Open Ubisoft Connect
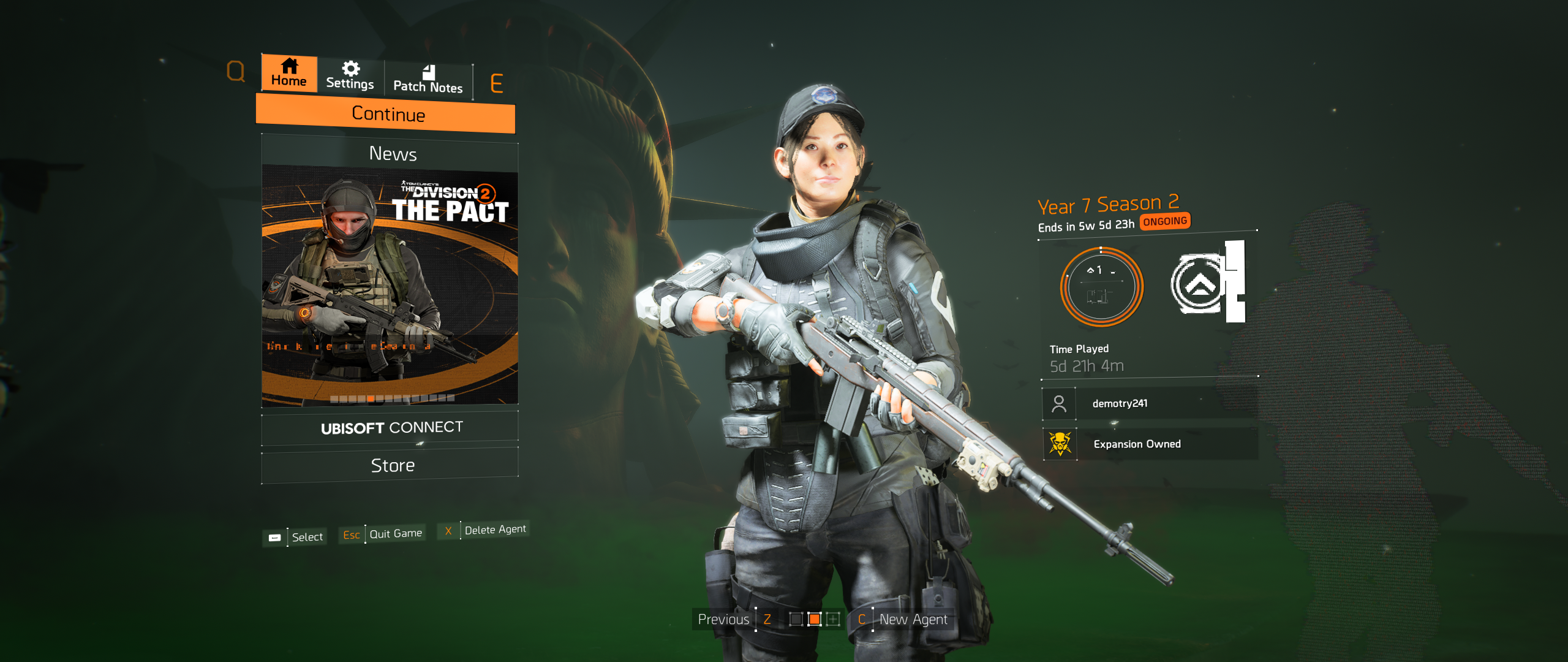The image size is (1568, 662). [391, 428]
